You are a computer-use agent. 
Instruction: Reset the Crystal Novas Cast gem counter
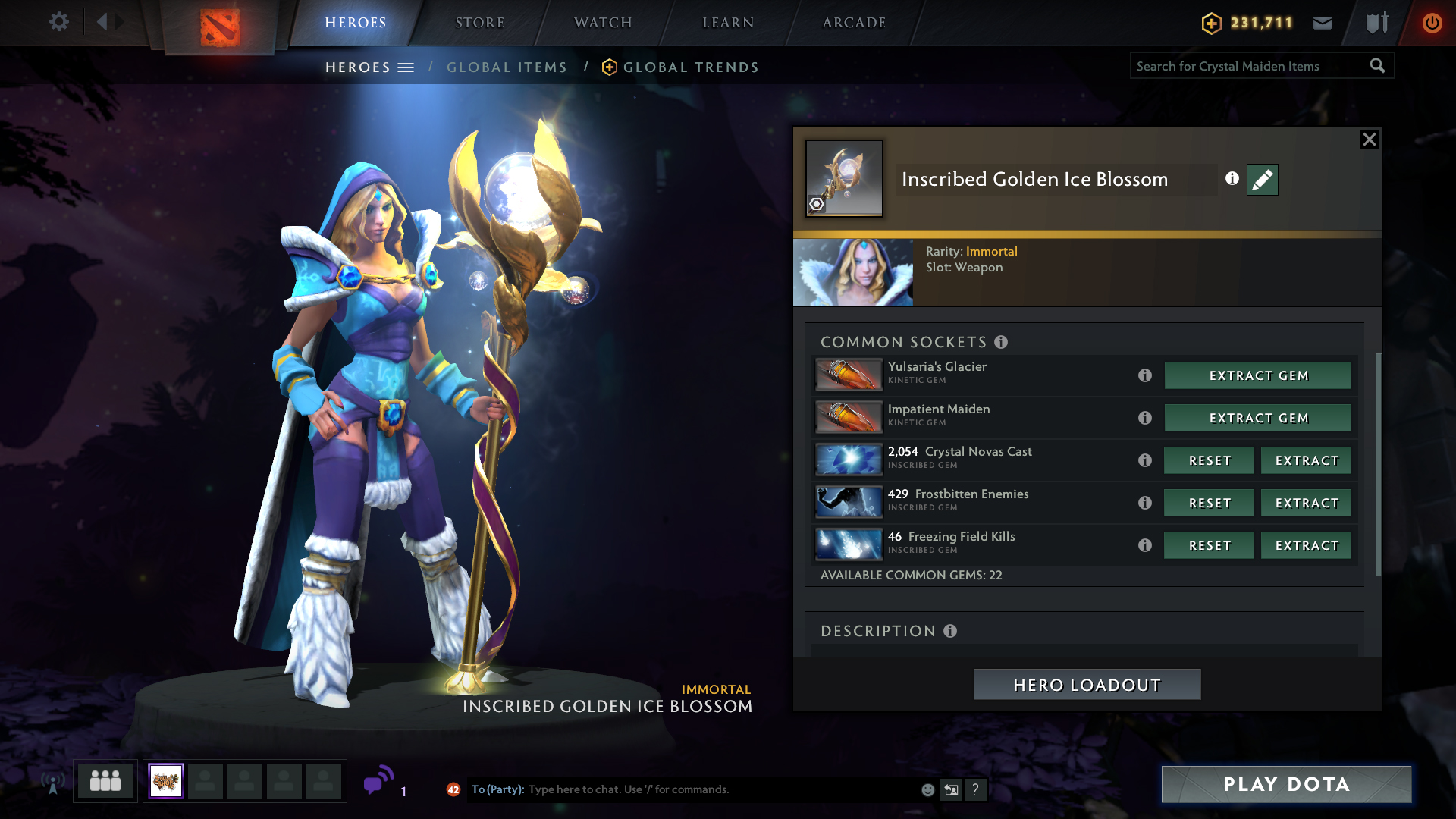coord(1209,460)
